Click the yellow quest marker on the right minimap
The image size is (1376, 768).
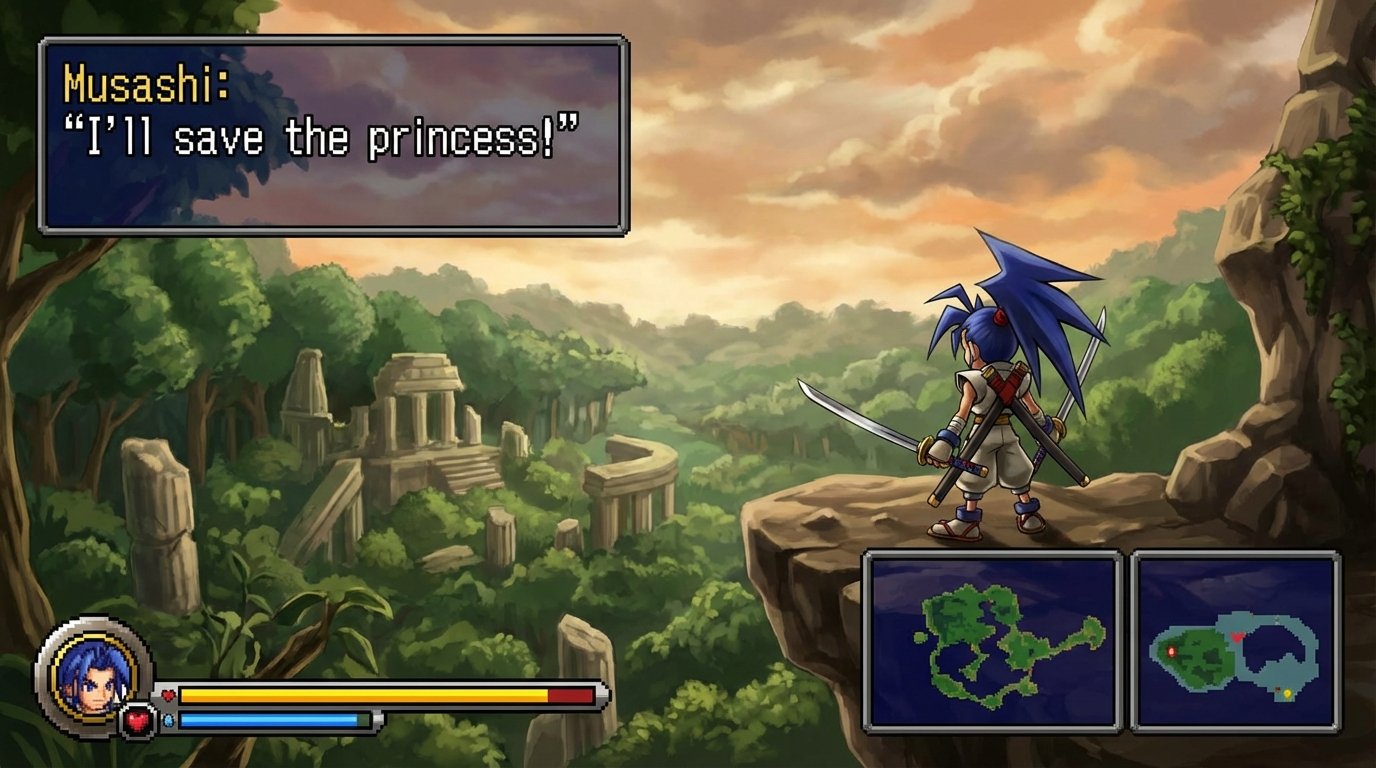(1288, 692)
